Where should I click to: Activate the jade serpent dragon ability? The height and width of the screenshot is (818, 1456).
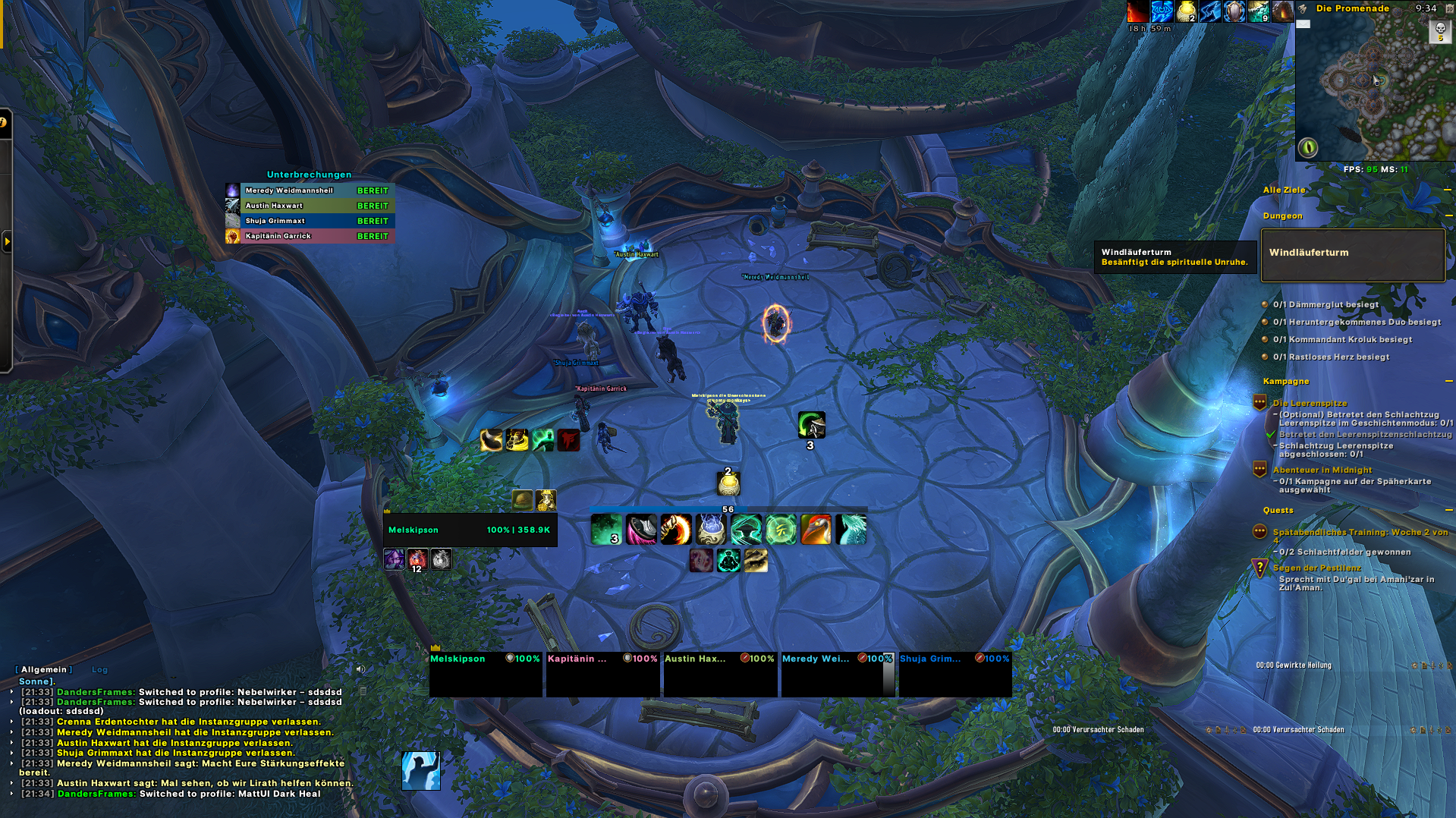point(851,530)
